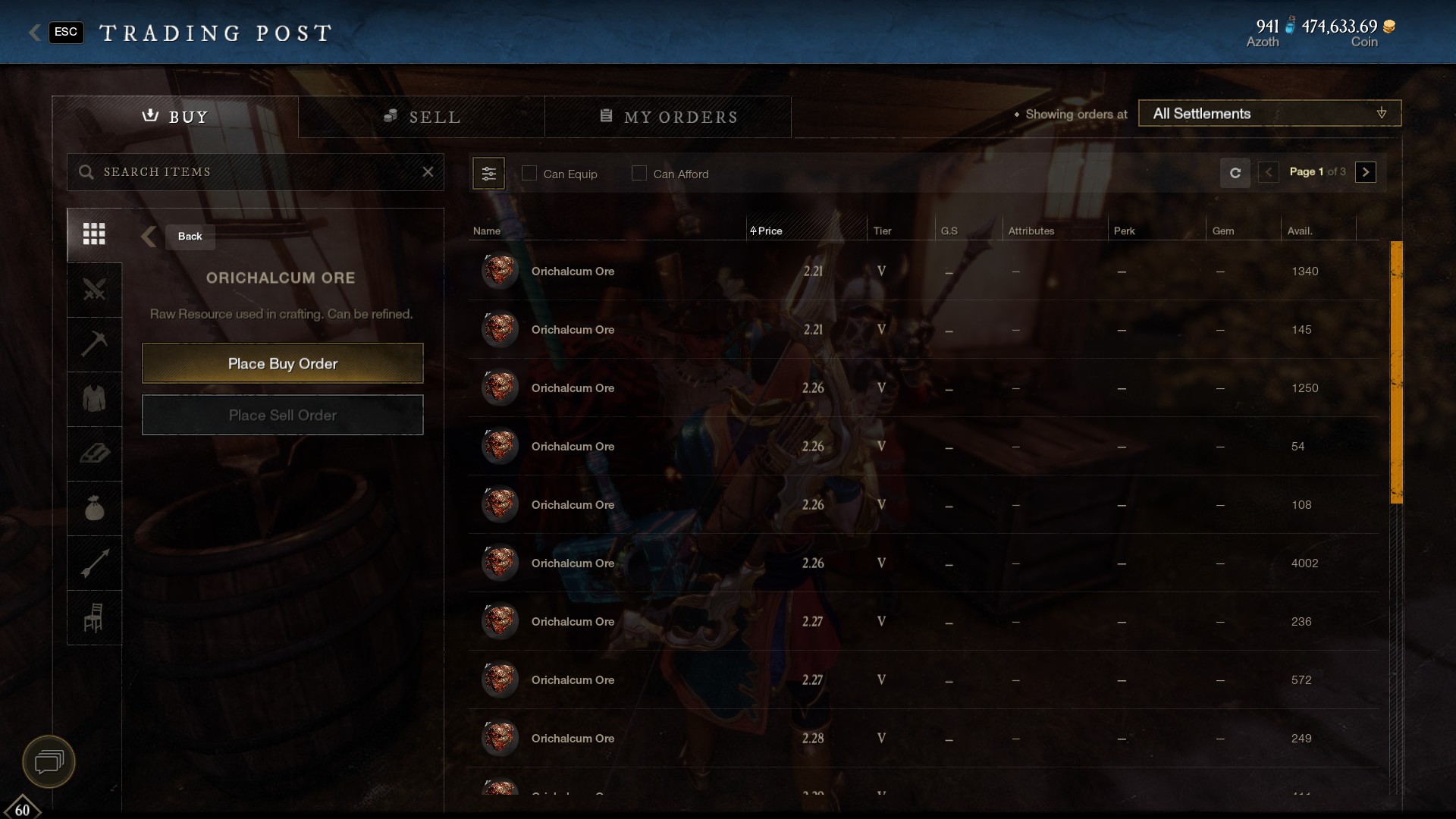Open the filter settings icon
This screenshot has height=819, width=1456.
click(489, 173)
